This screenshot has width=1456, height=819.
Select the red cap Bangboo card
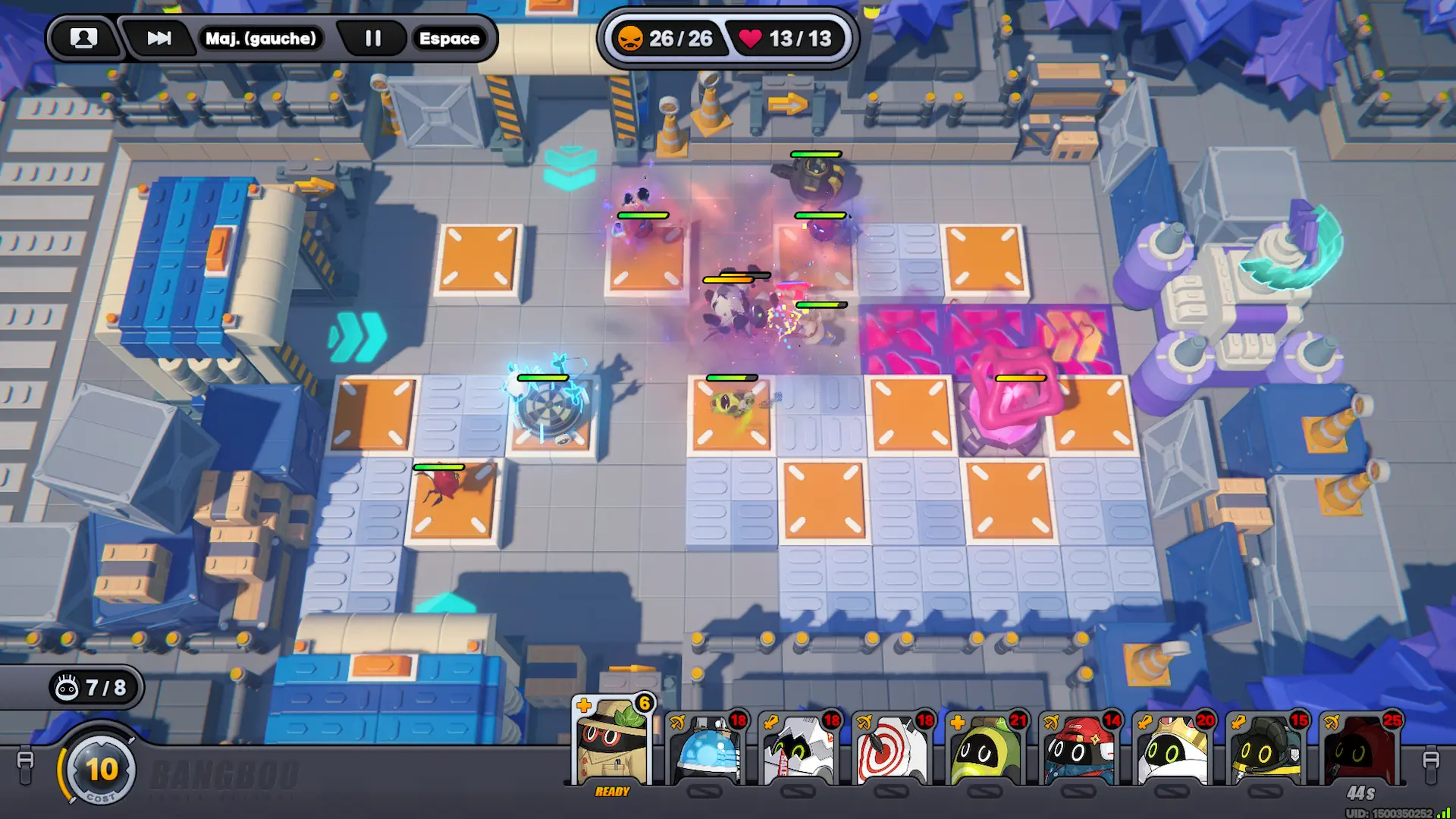1079,751
